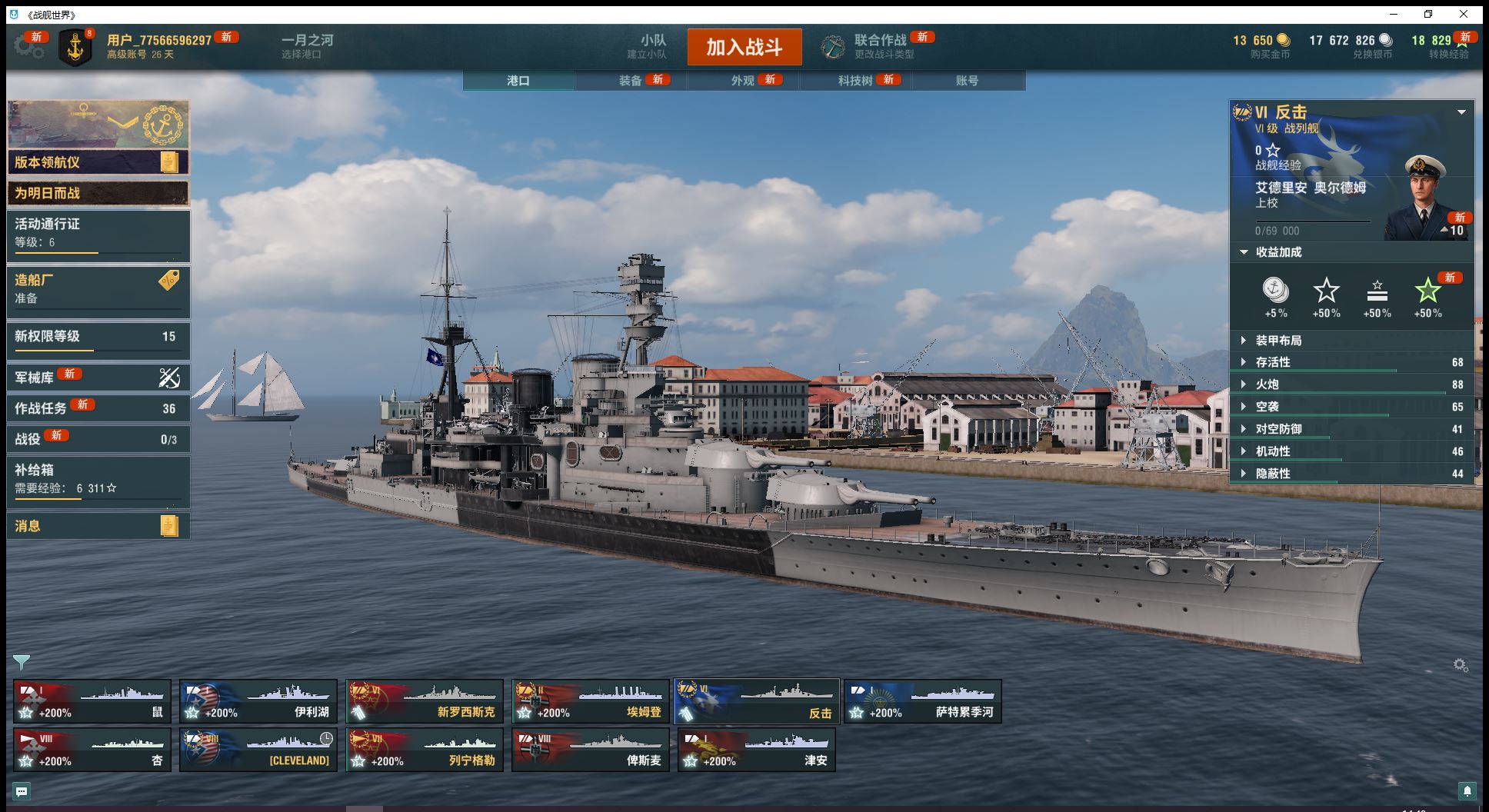Close the game window
Screen dimensions: 1489x812
pyautogui.click(x=1463, y=14)
